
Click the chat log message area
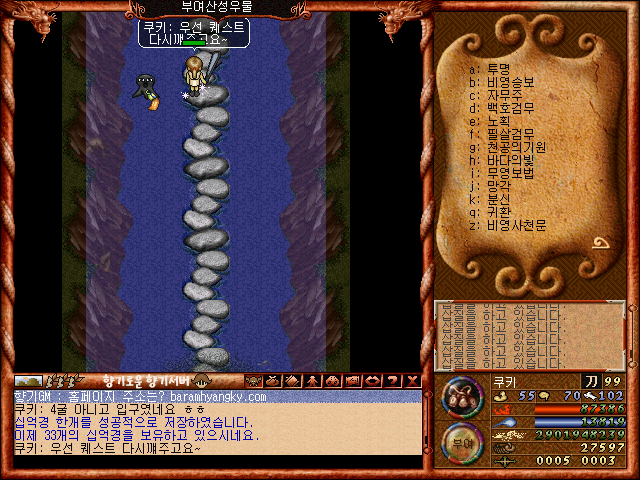click(x=217, y=423)
